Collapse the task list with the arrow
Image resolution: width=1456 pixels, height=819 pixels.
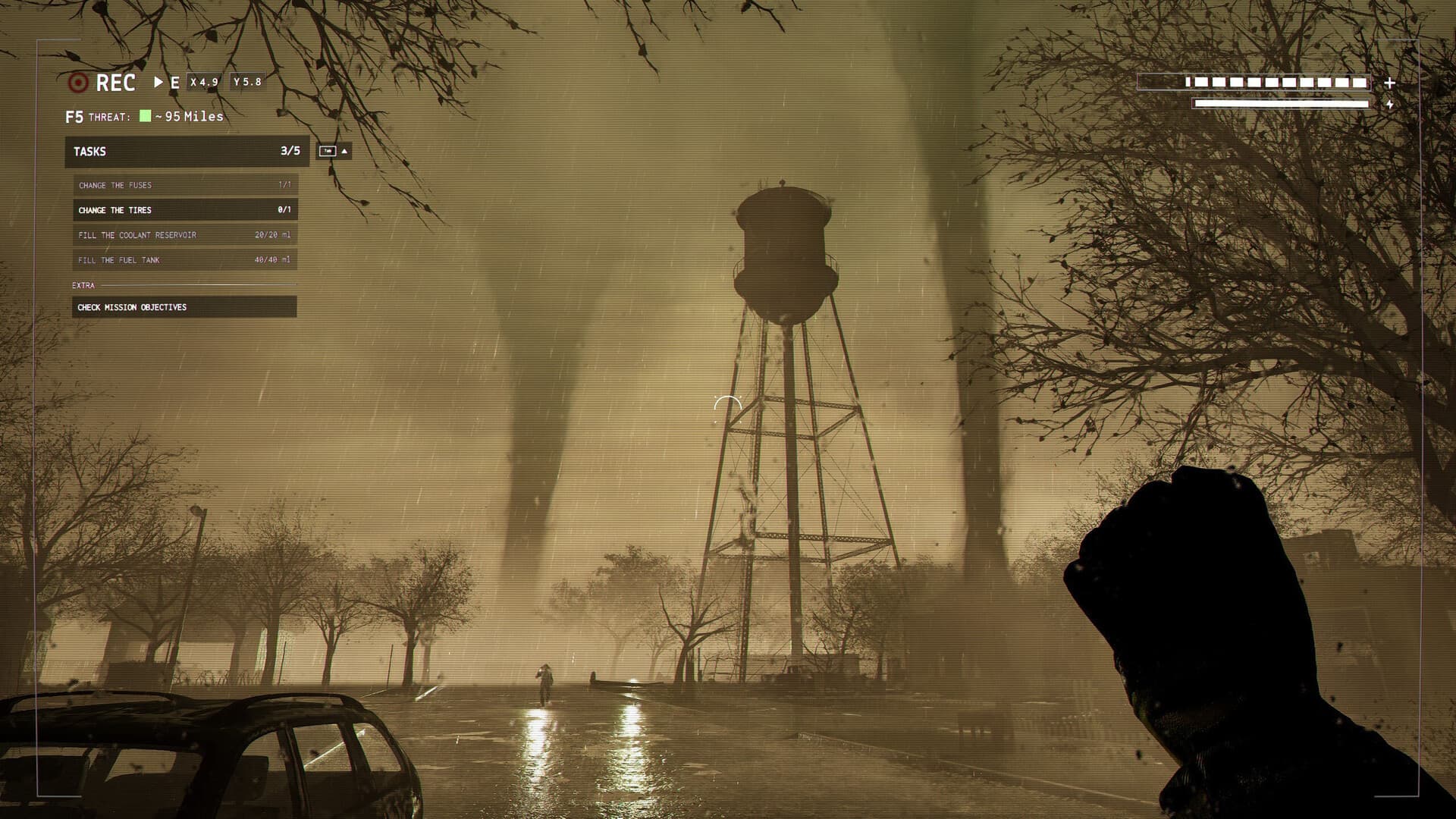[344, 152]
